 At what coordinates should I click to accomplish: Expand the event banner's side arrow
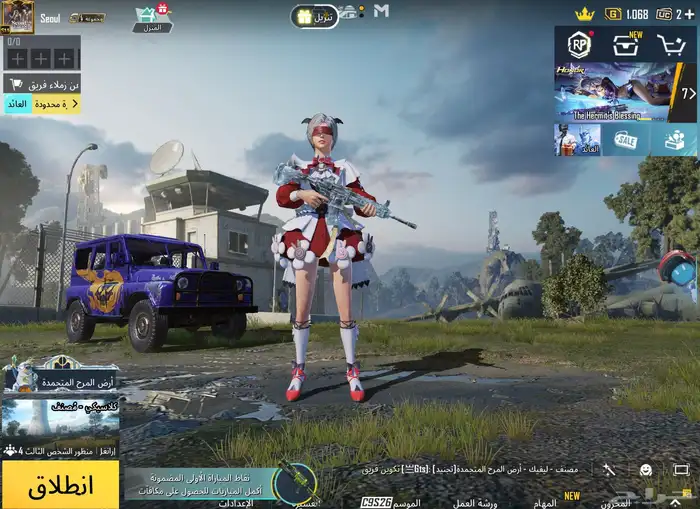(687, 93)
